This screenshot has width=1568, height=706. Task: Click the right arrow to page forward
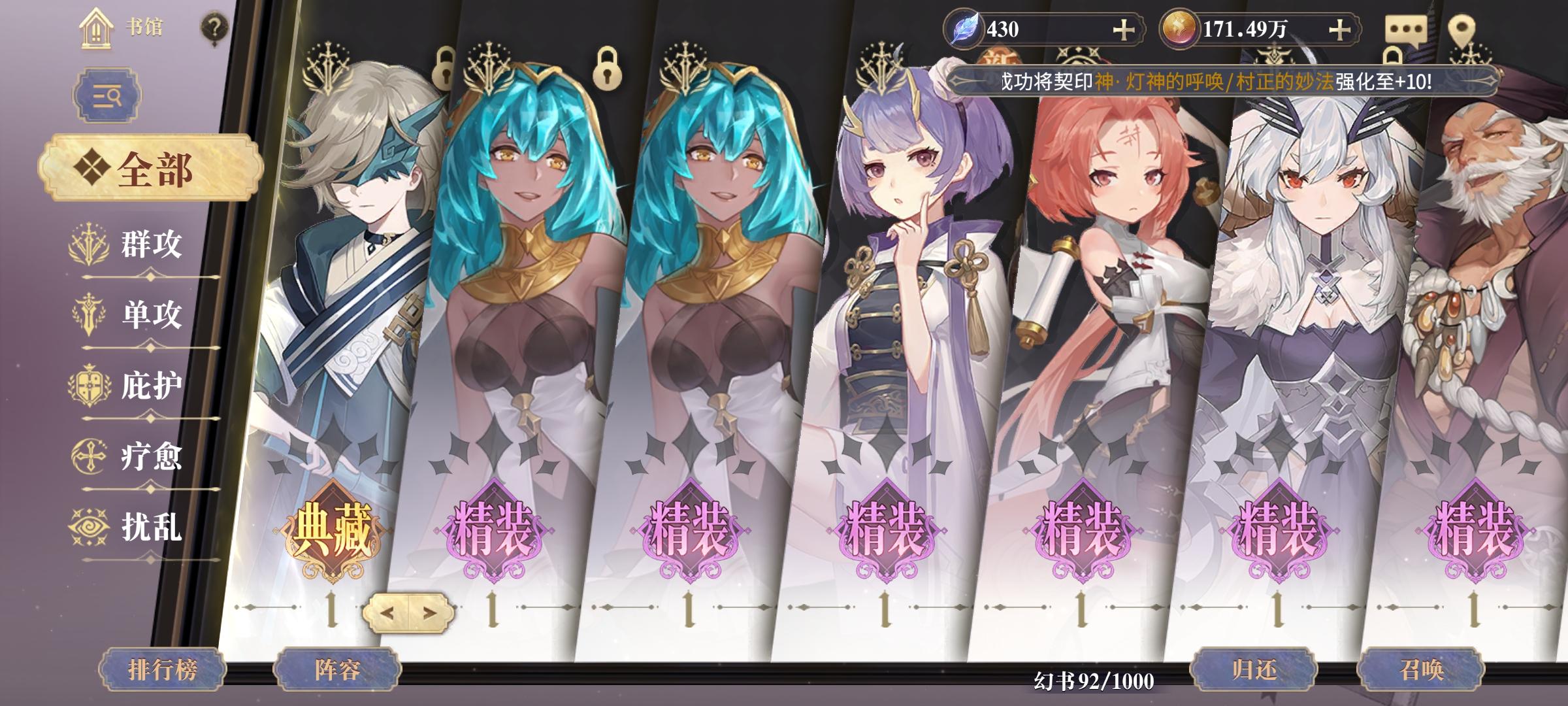tap(430, 613)
